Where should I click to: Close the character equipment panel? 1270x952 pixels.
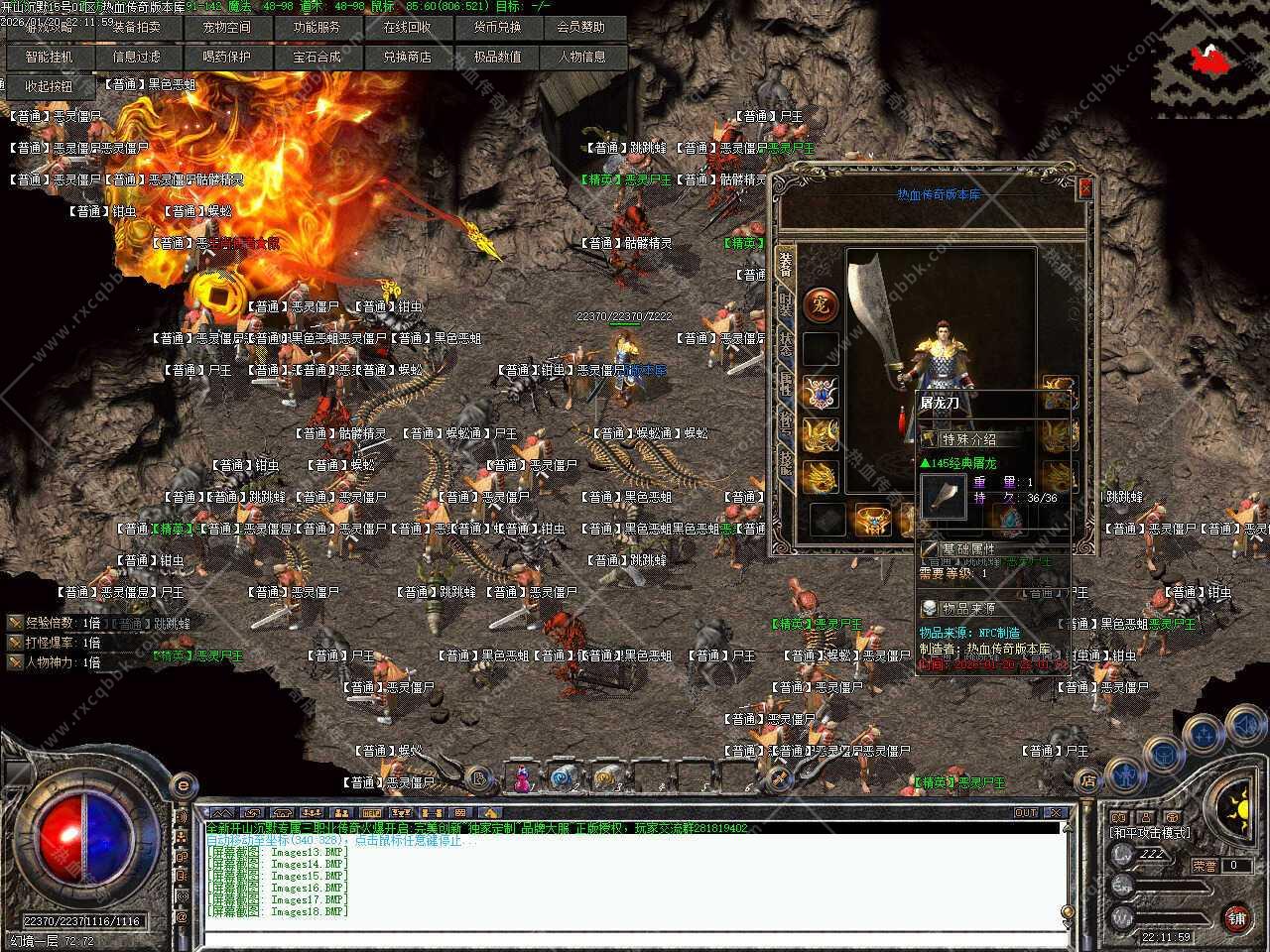[x=1085, y=187]
